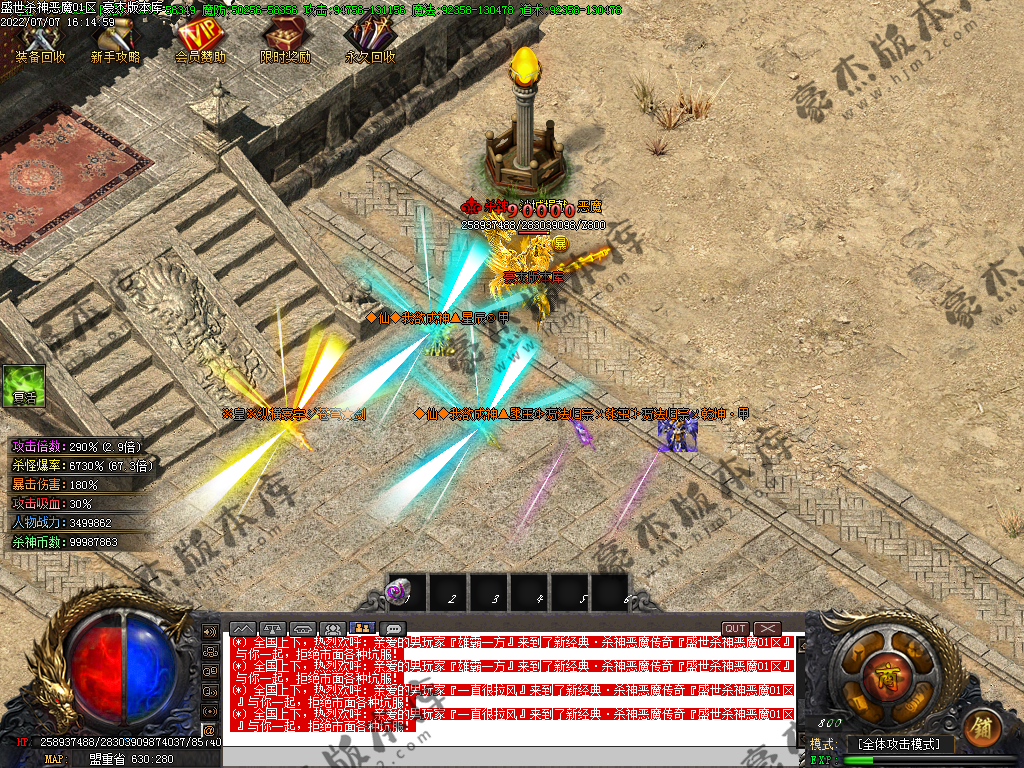Claim the 限时奖励 treasure chest reward
Viewport: 1024px width, 768px height.
click(x=286, y=41)
